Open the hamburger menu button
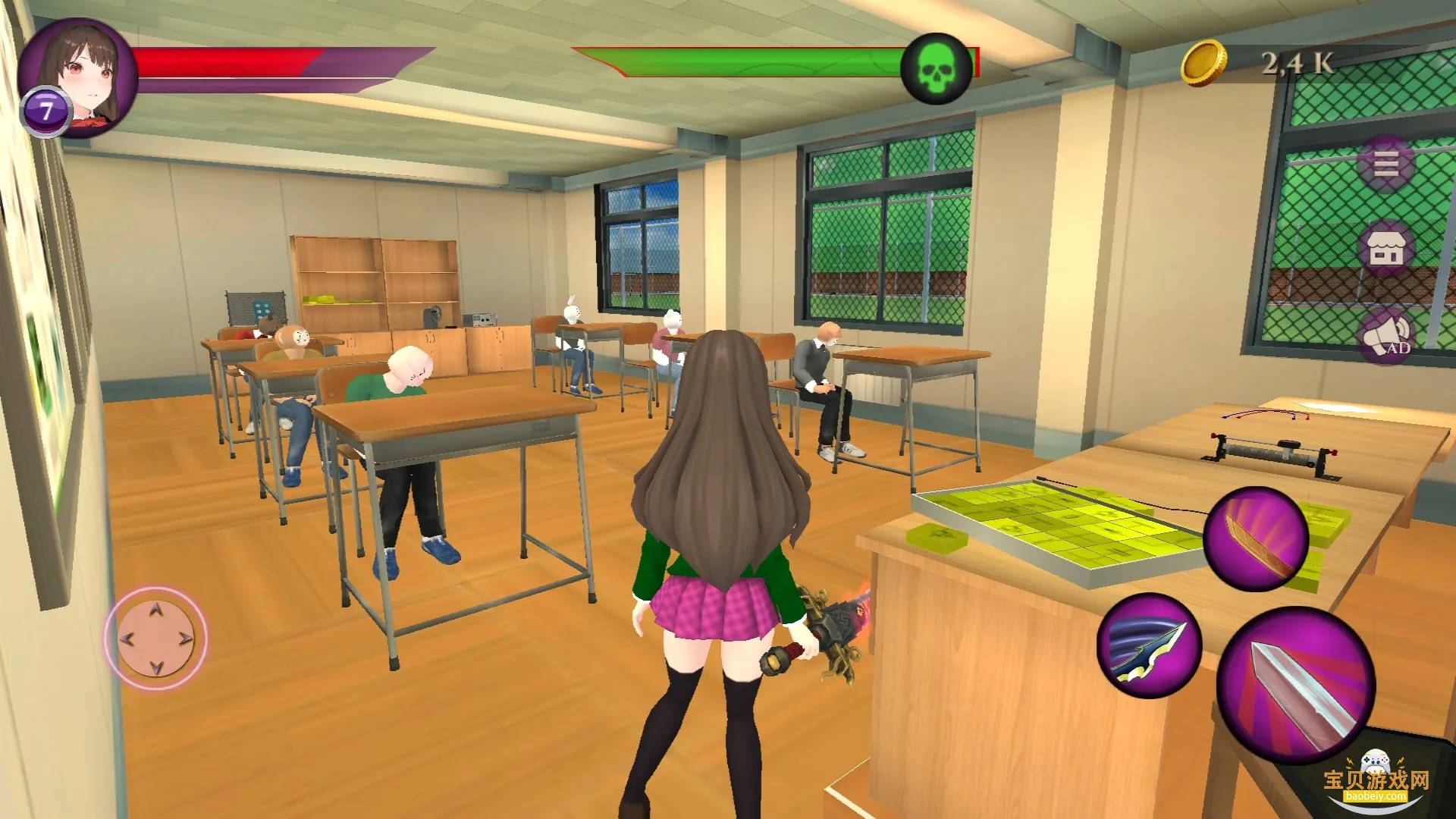1456x819 pixels. [1385, 164]
